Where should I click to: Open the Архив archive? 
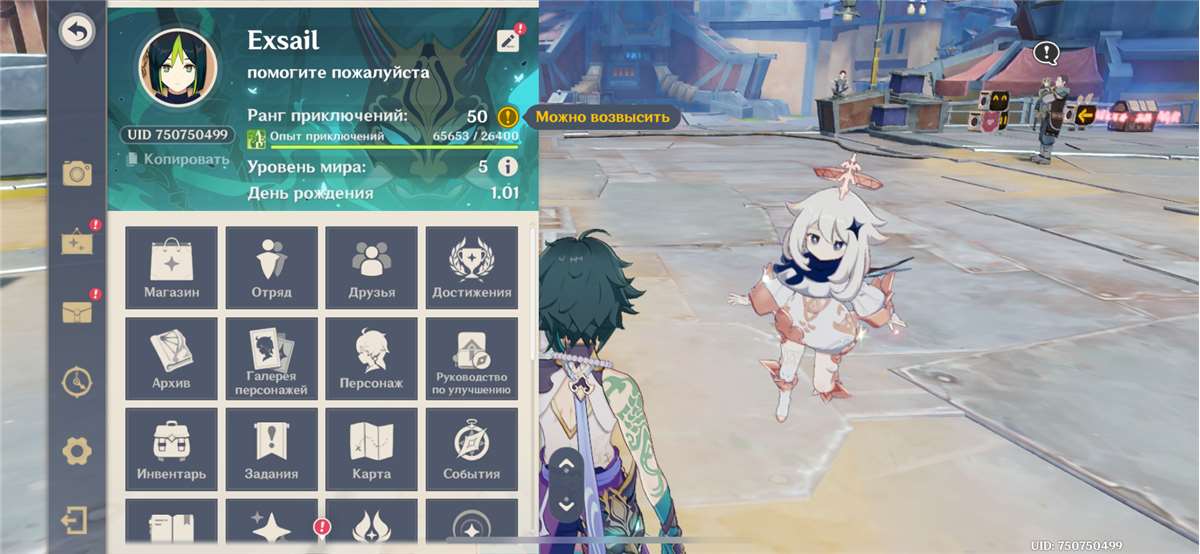tap(171, 358)
